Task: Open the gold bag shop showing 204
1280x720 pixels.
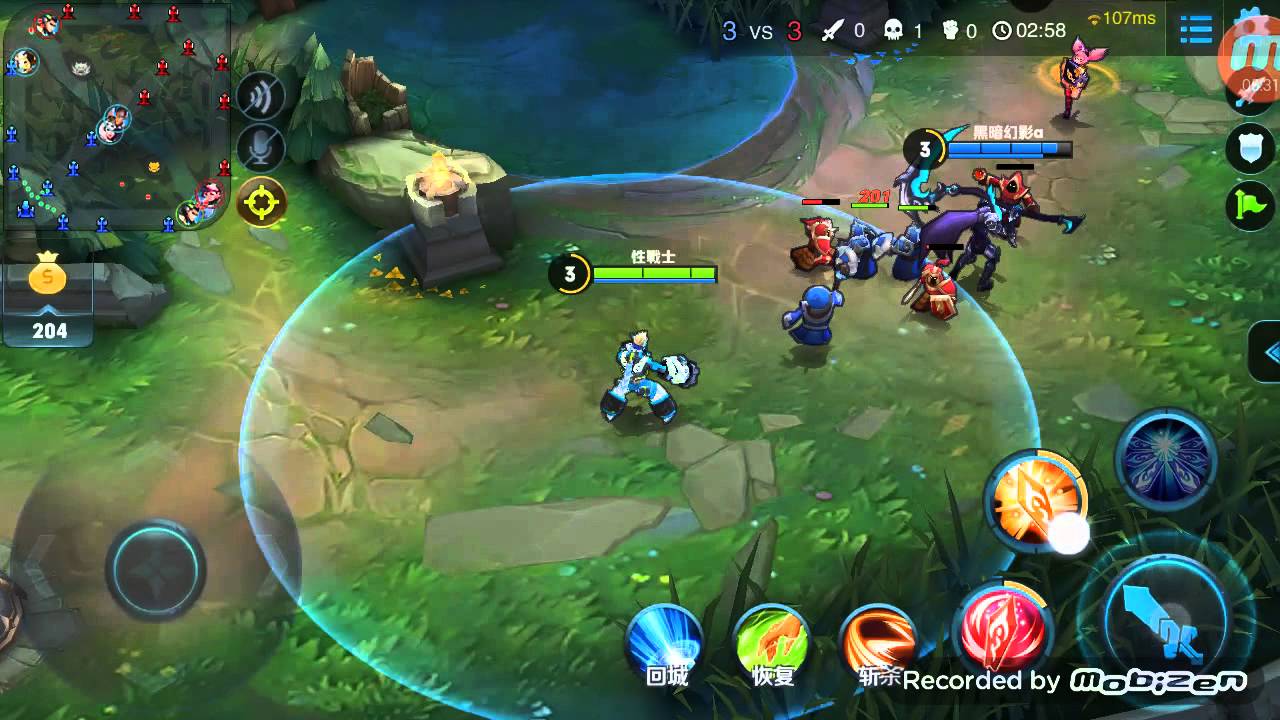Action: (x=47, y=298)
